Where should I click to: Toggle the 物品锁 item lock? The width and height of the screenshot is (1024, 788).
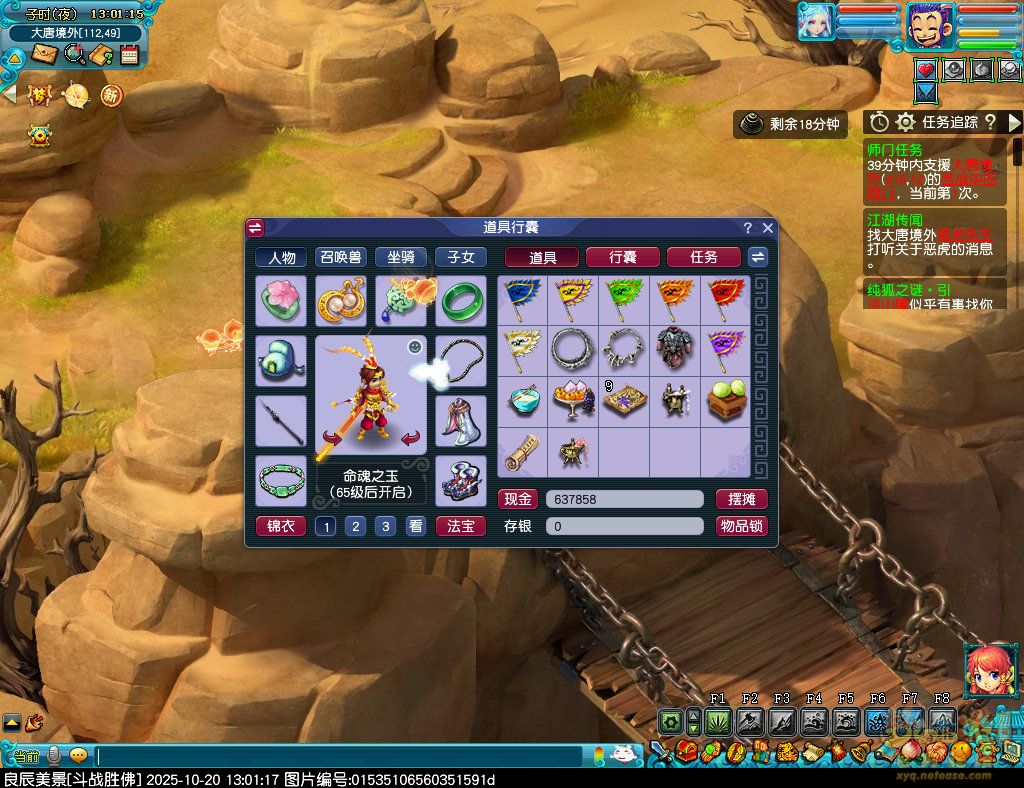tap(742, 526)
